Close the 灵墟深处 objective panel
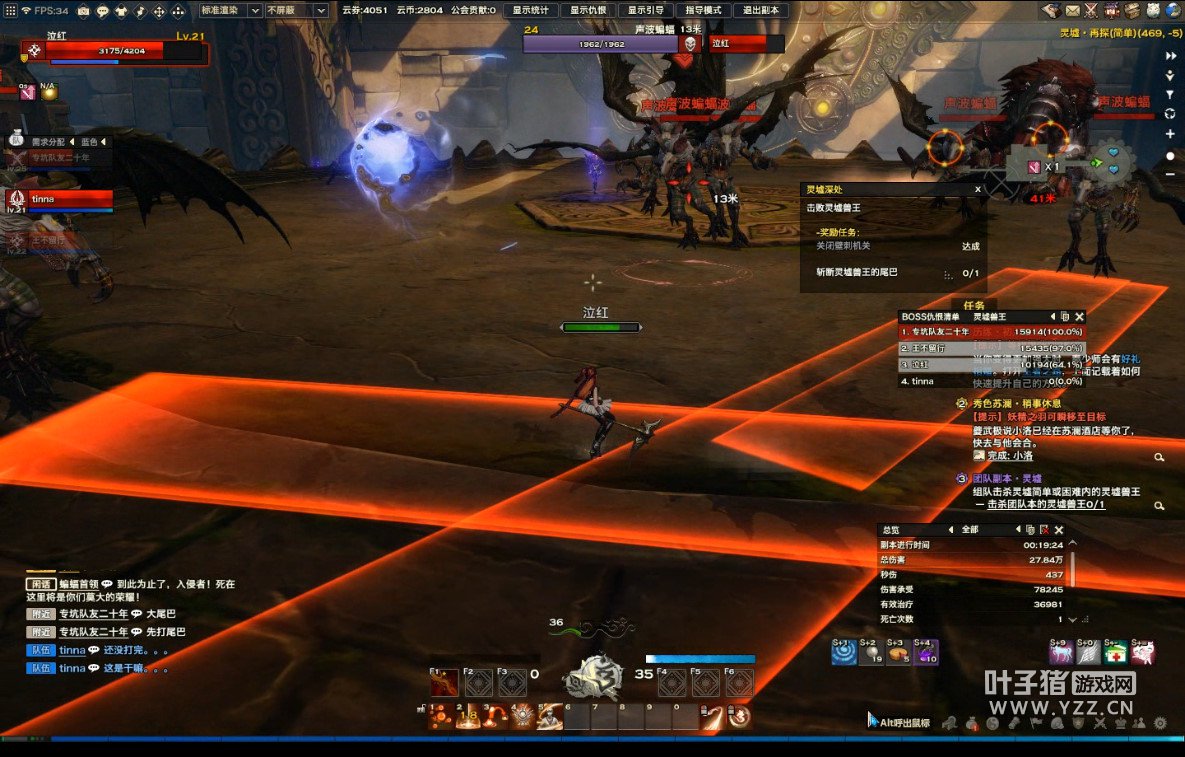The height and width of the screenshot is (757, 1185). pyautogui.click(x=978, y=189)
